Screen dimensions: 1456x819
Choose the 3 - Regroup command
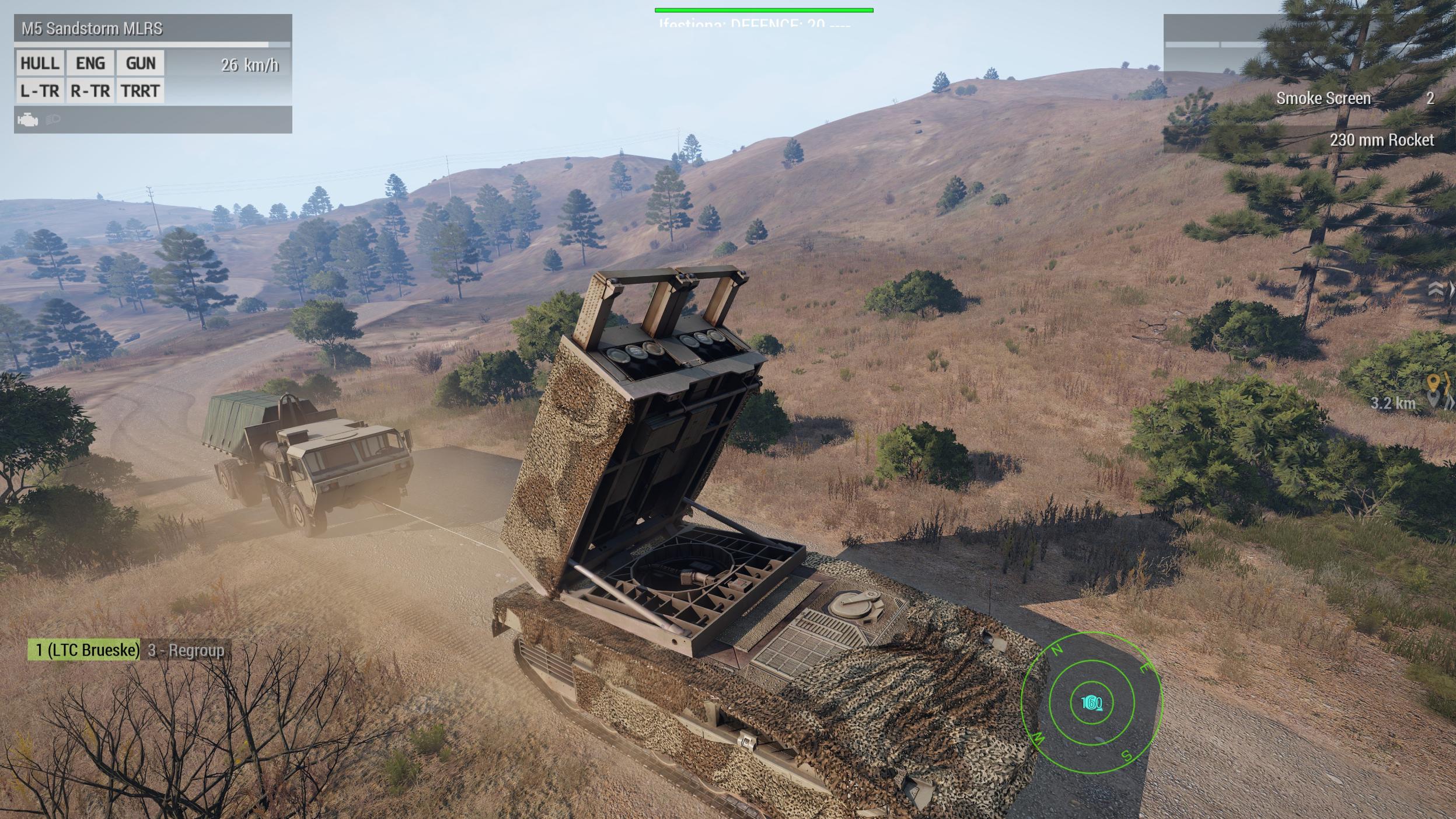pos(186,650)
